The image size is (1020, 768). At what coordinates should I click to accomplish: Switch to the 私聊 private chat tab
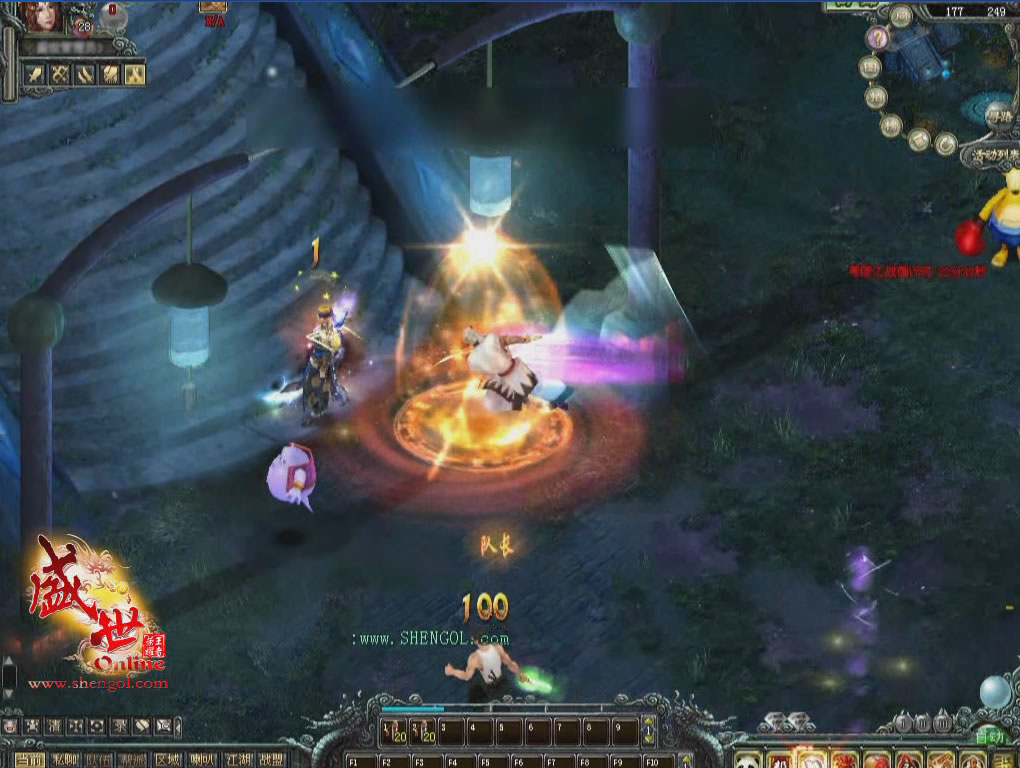(x=65, y=759)
